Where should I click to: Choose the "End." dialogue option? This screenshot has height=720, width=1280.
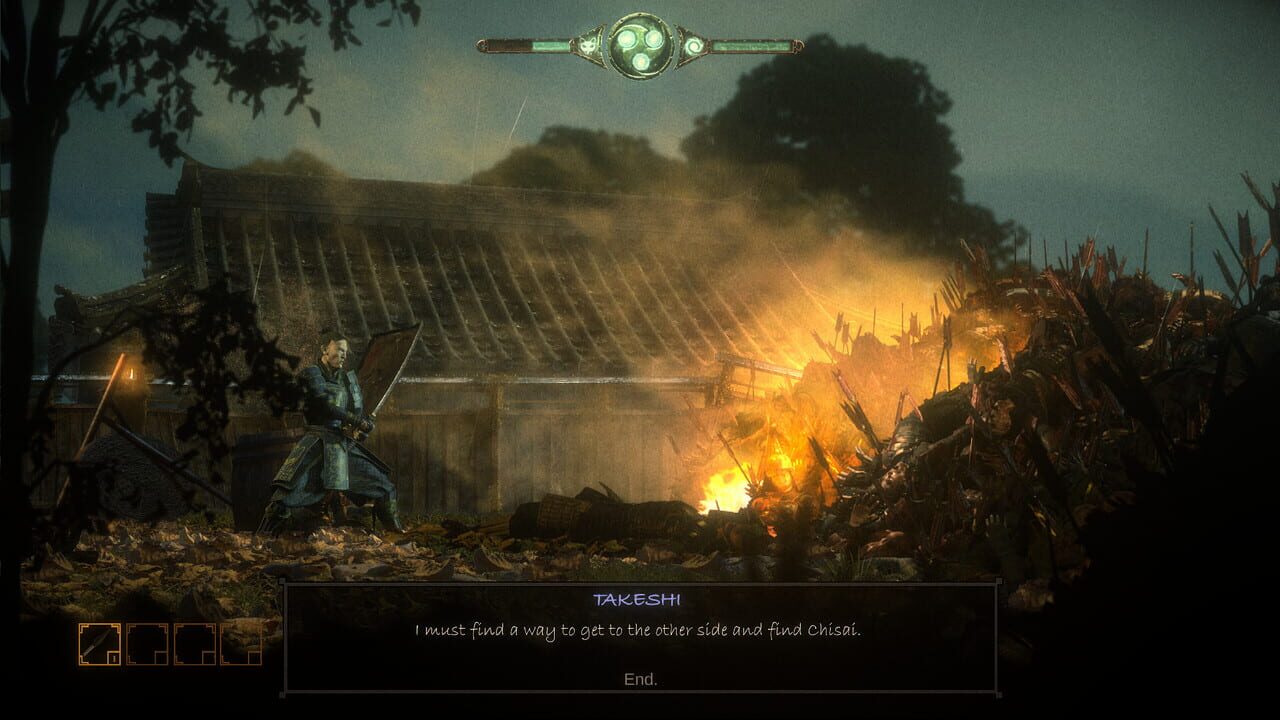(639, 676)
